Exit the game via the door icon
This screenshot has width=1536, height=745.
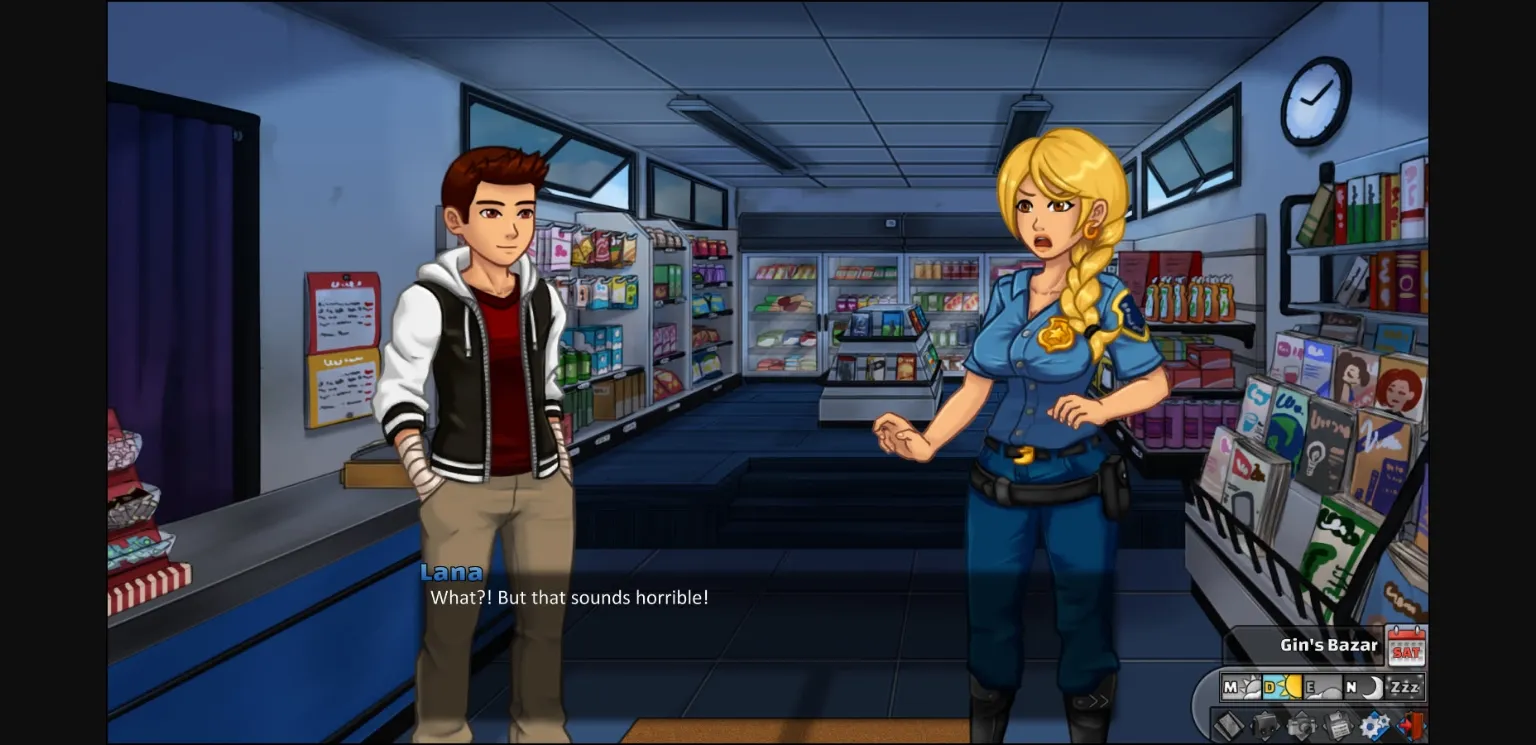click(1412, 724)
